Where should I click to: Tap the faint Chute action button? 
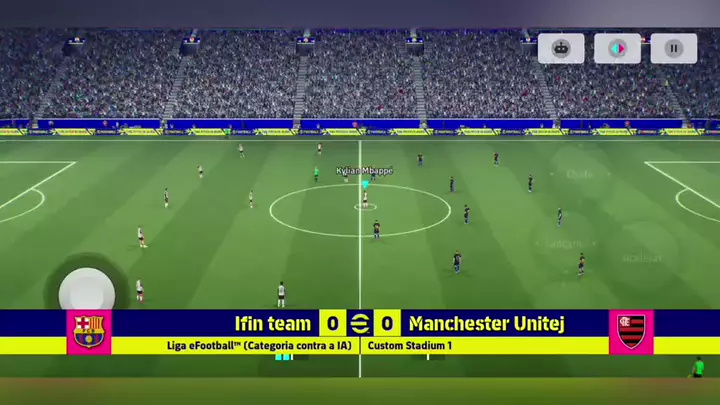(579, 173)
